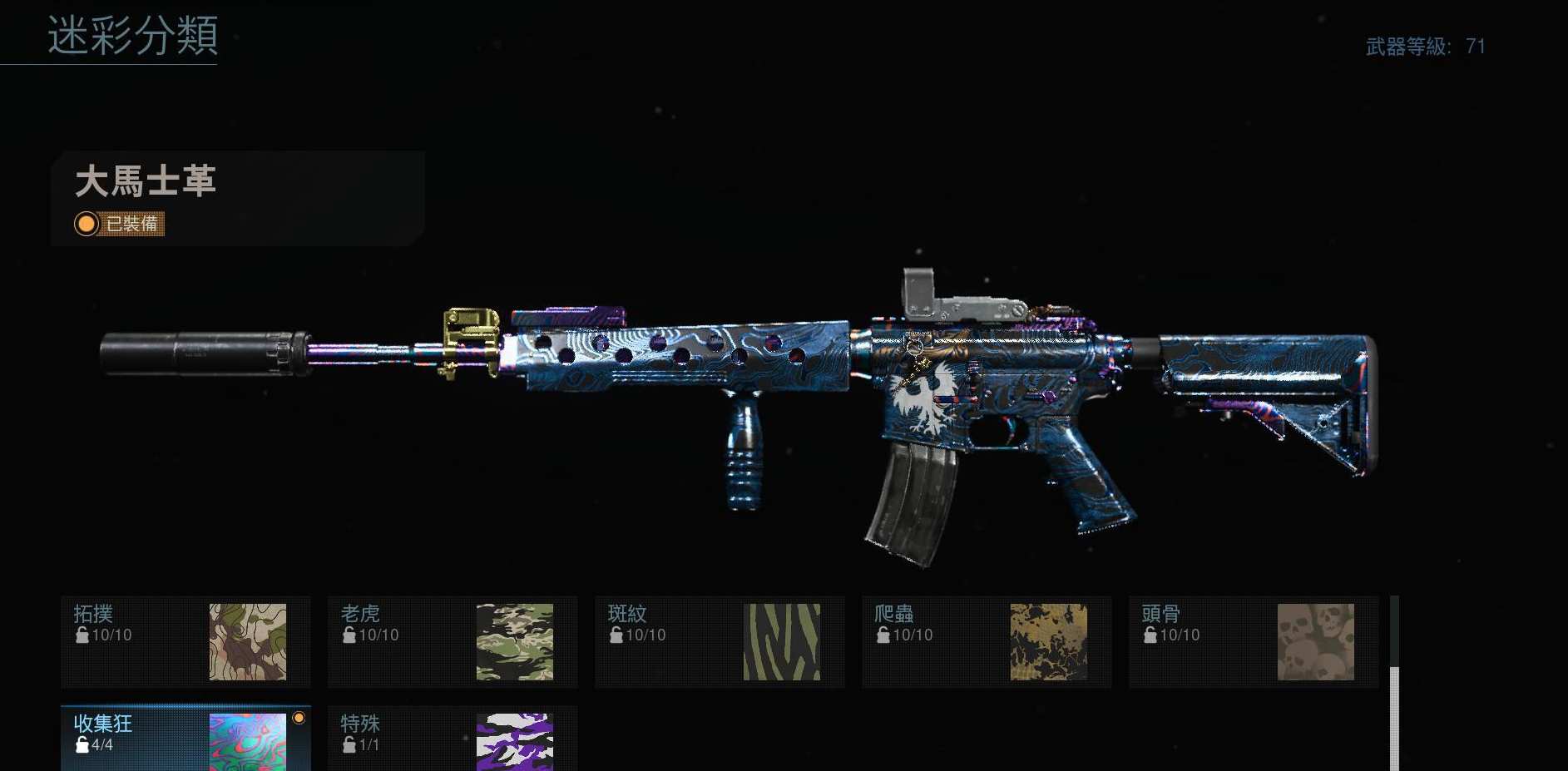1568x771 pixels.
Task: Open the 爬蟲 camo category
Action: click(x=987, y=641)
